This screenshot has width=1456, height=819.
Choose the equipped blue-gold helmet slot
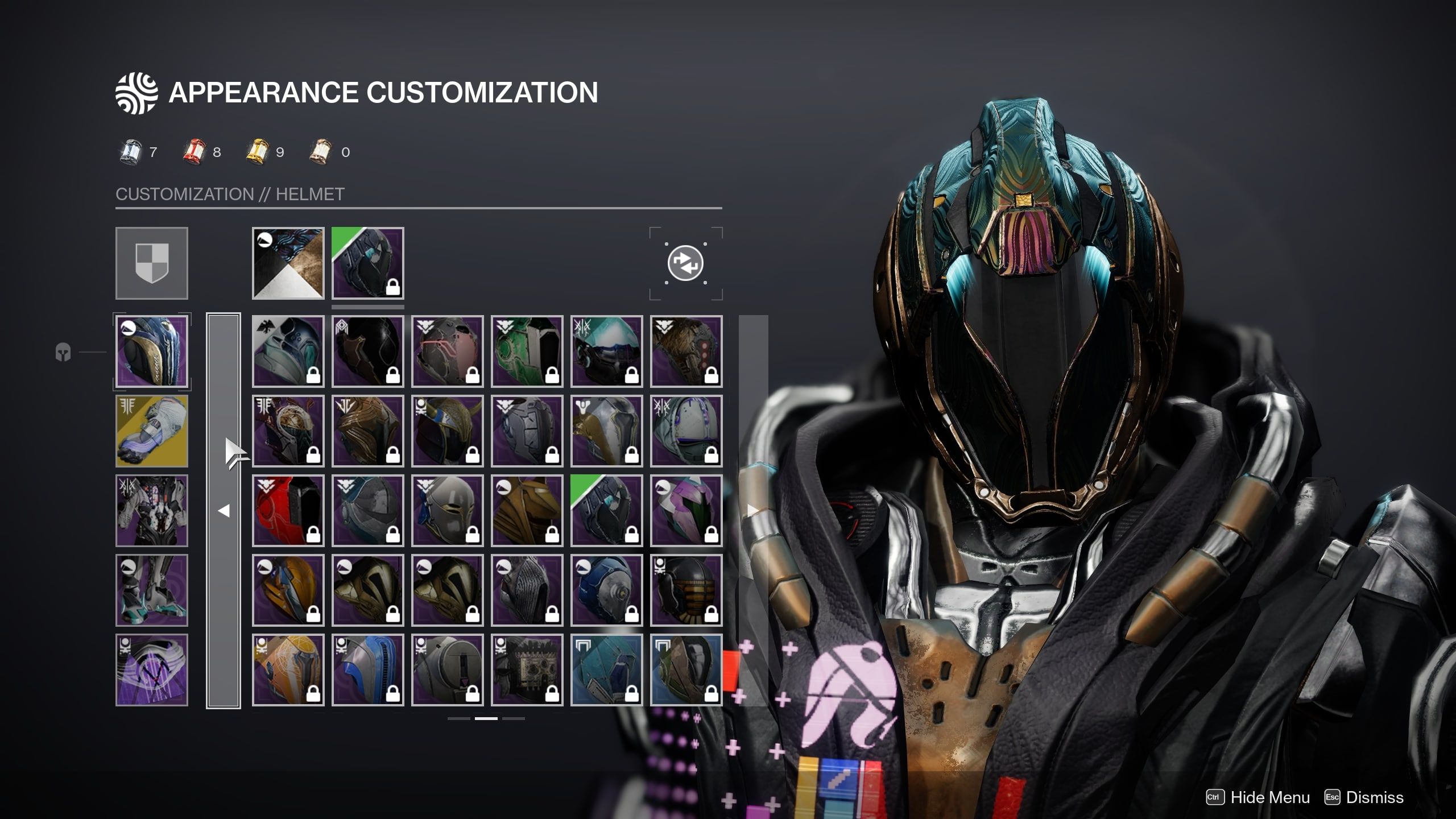[x=152, y=351]
